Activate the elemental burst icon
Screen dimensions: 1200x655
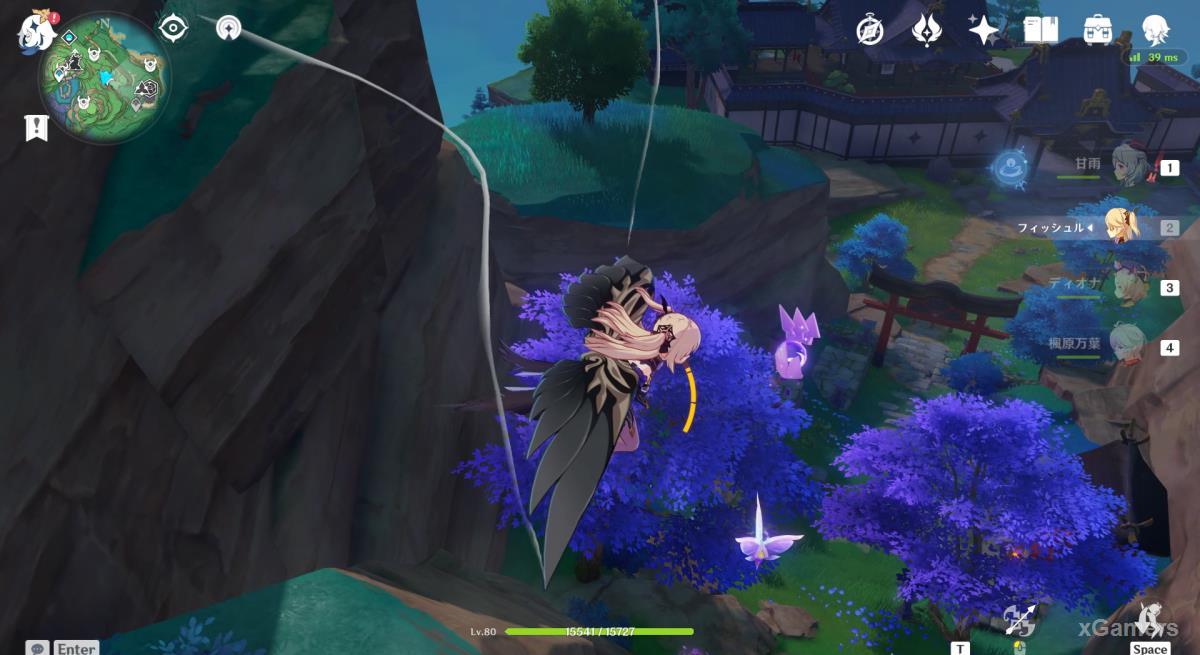click(1150, 618)
